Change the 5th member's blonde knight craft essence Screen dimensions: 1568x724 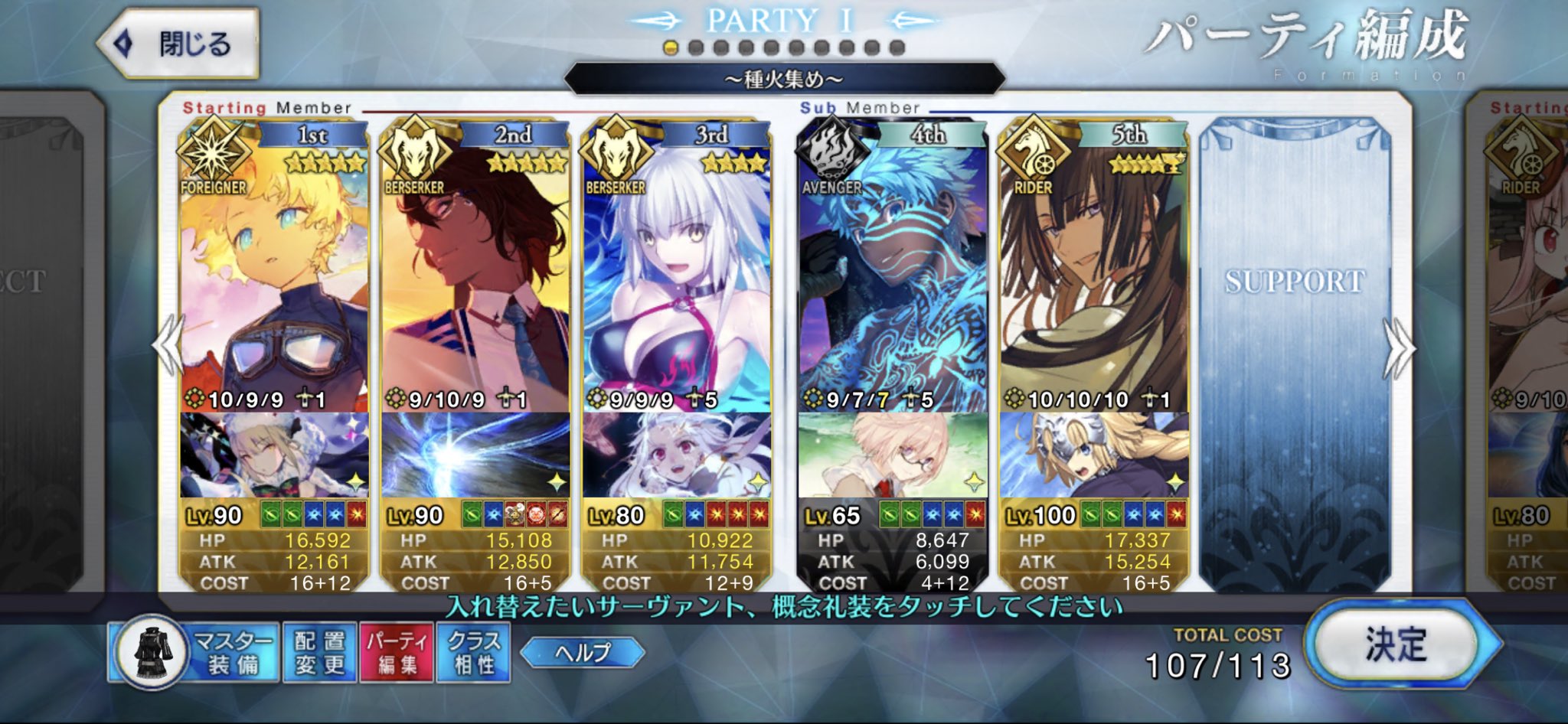click(x=1093, y=455)
